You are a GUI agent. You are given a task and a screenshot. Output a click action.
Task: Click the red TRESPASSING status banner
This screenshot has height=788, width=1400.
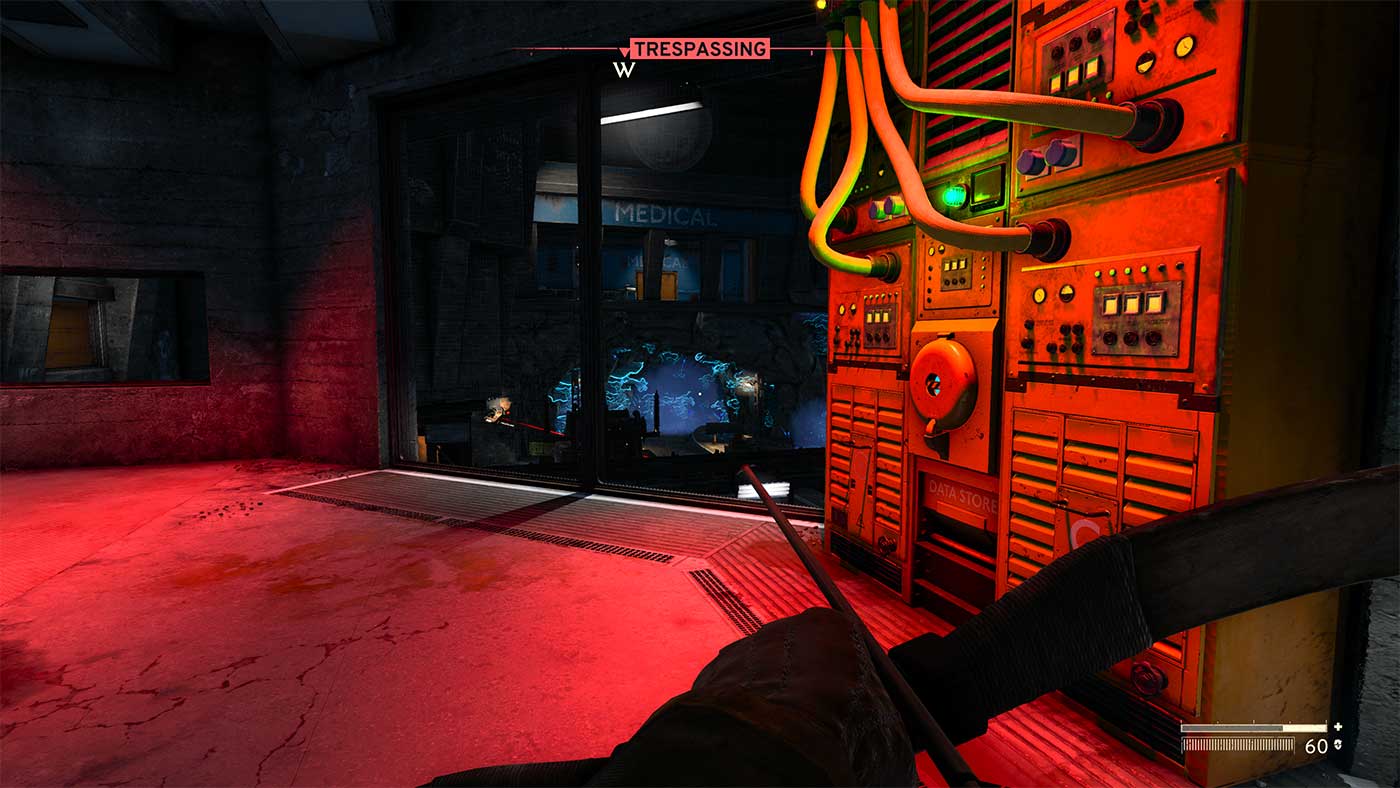pyautogui.click(x=699, y=49)
